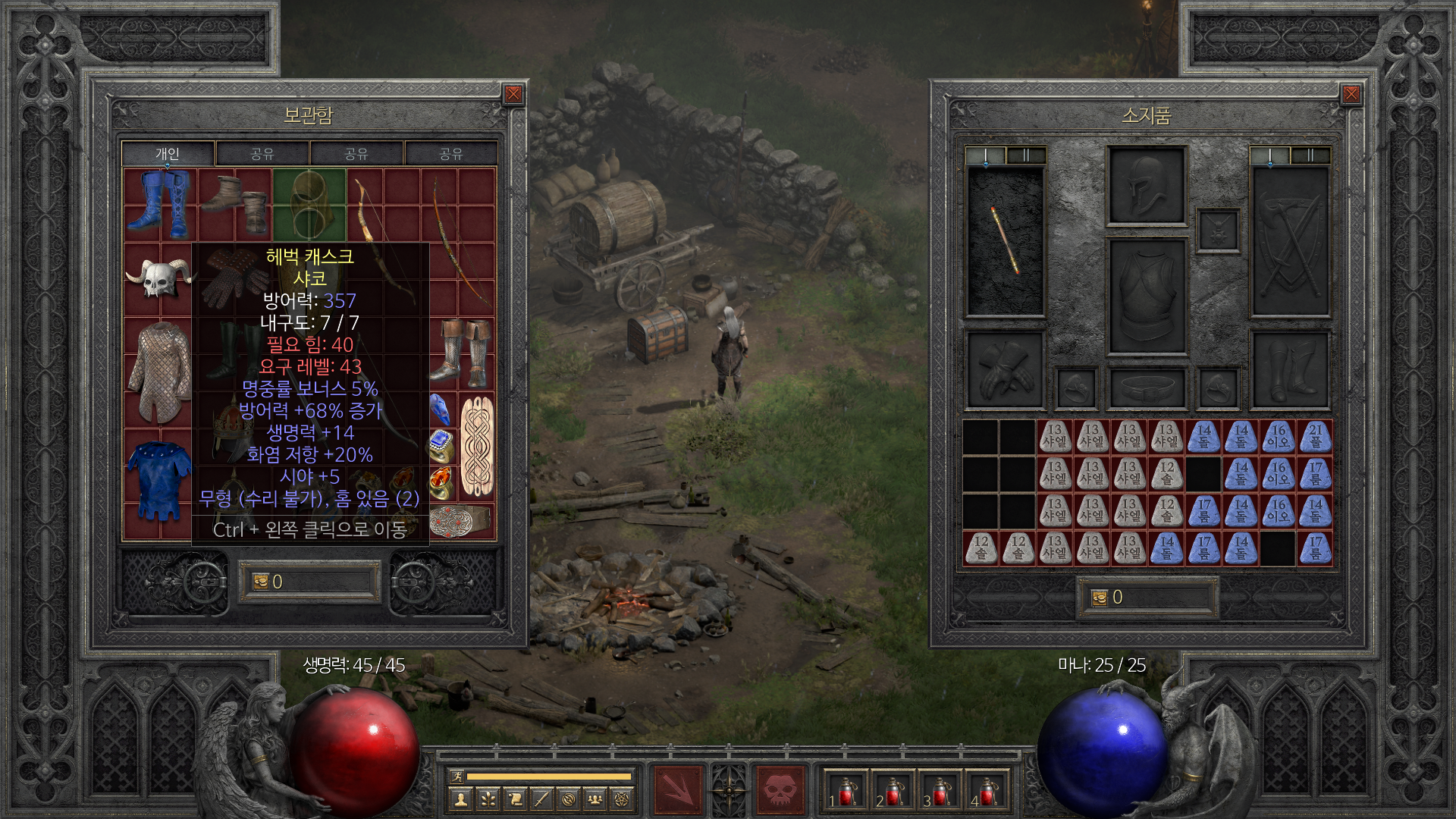
Task: Open the party members icon
Action: coord(595,799)
